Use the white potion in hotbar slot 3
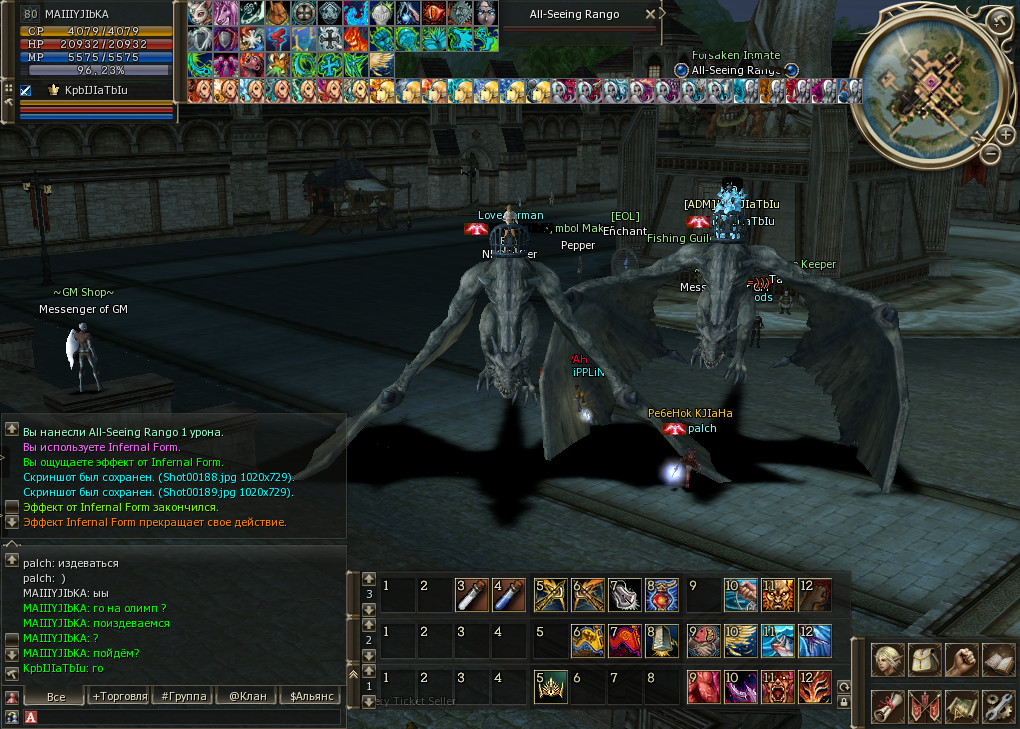1020x729 pixels. click(x=471, y=595)
